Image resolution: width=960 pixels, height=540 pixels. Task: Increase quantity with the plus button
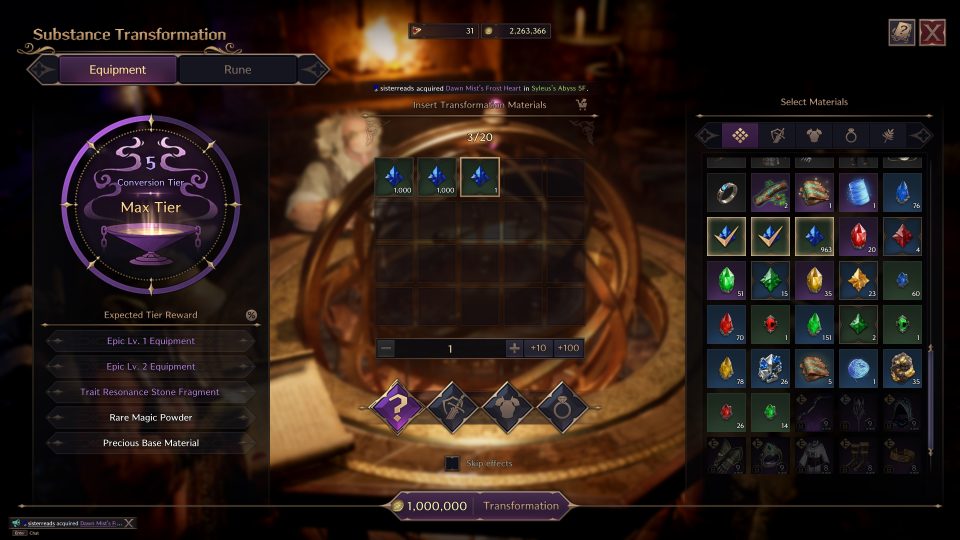pyautogui.click(x=514, y=348)
